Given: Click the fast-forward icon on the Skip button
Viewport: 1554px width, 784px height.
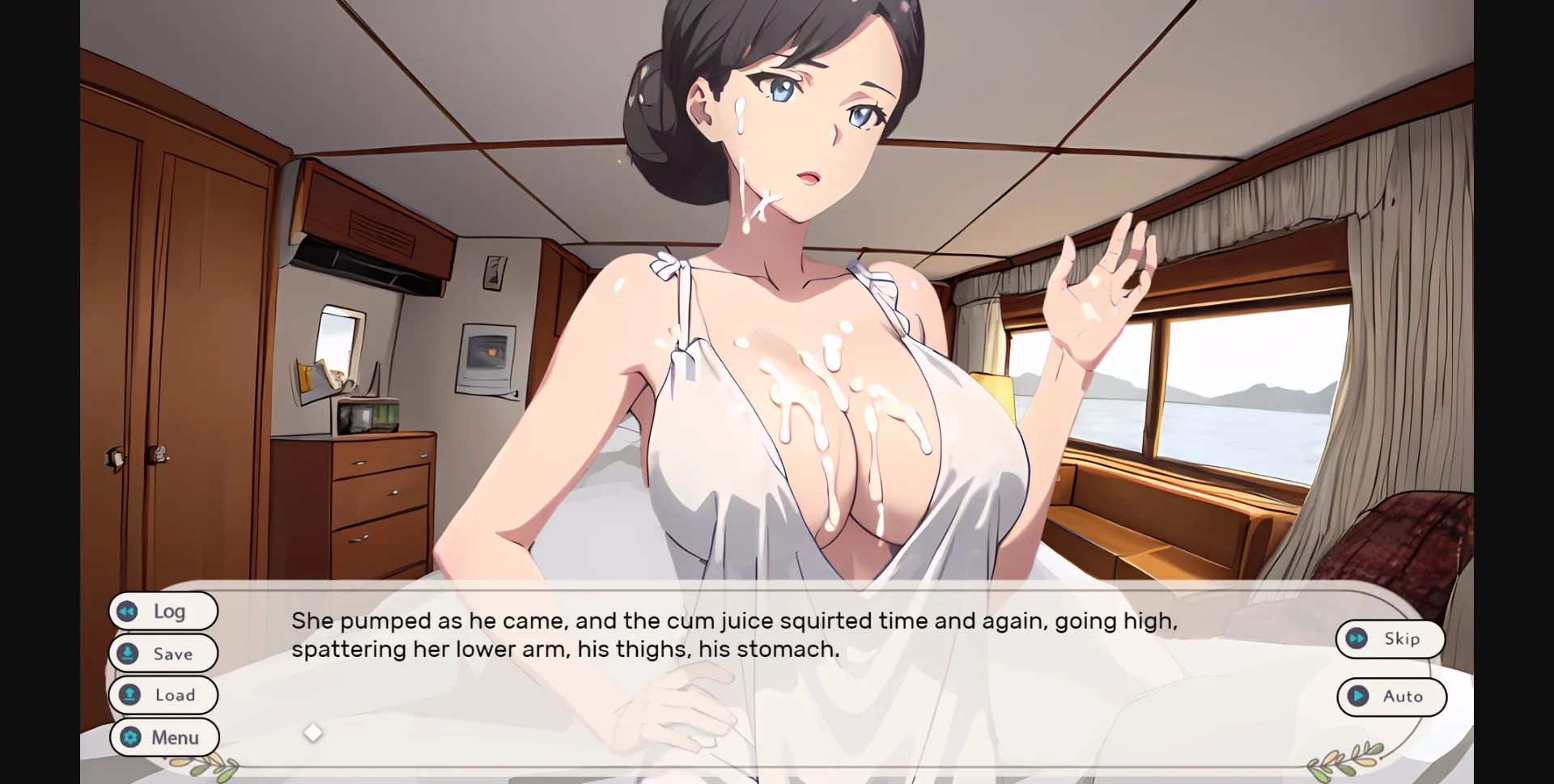Looking at the screenshot, I should 1357,638.
